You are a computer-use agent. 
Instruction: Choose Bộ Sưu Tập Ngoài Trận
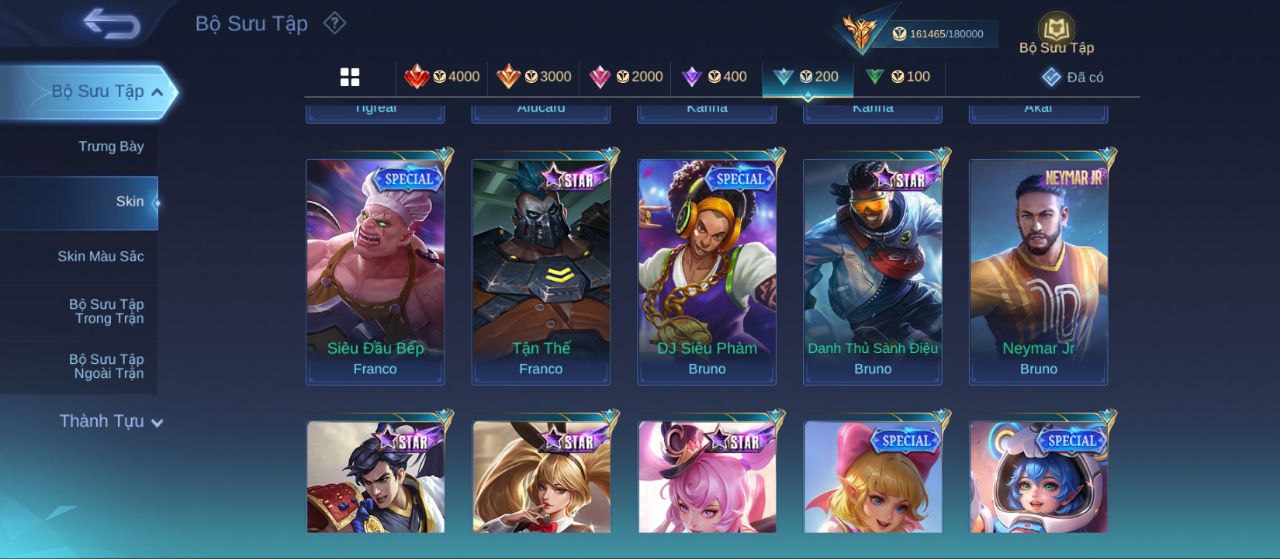tap(106, 367)
